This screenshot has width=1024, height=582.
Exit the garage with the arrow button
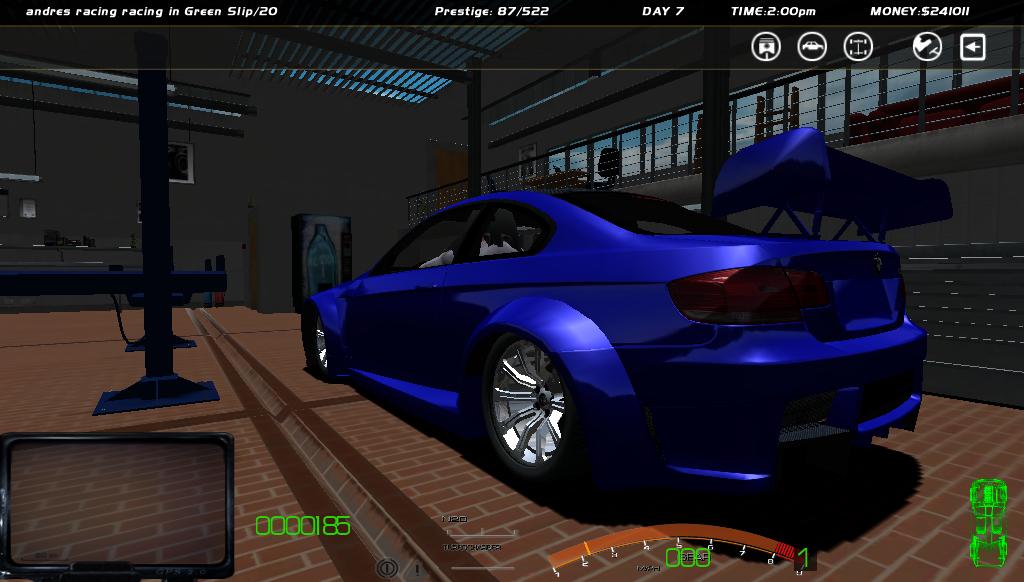point(973,46)
